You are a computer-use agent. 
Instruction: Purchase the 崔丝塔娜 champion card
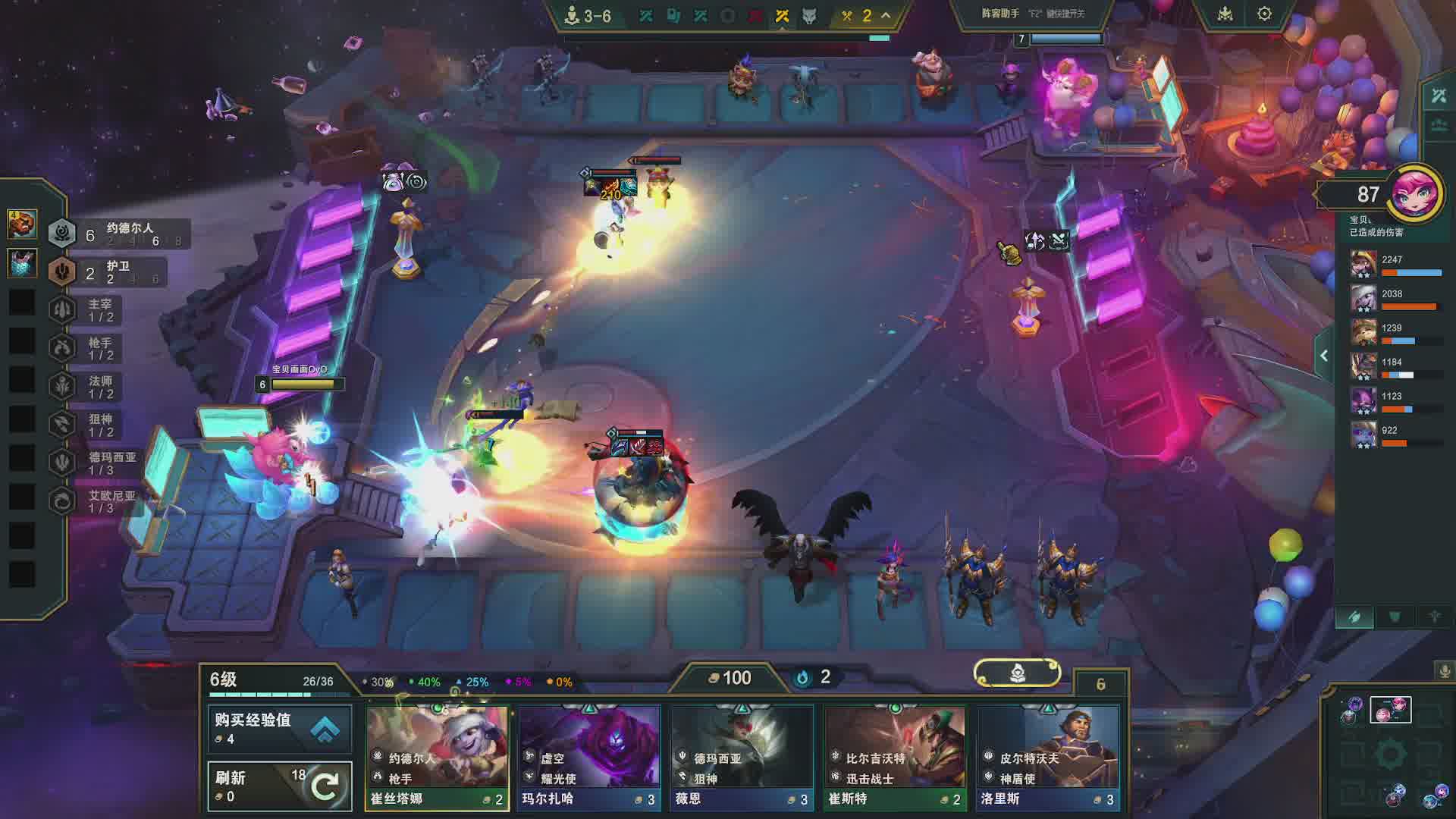pyautogui.click(x=437, y=757)
